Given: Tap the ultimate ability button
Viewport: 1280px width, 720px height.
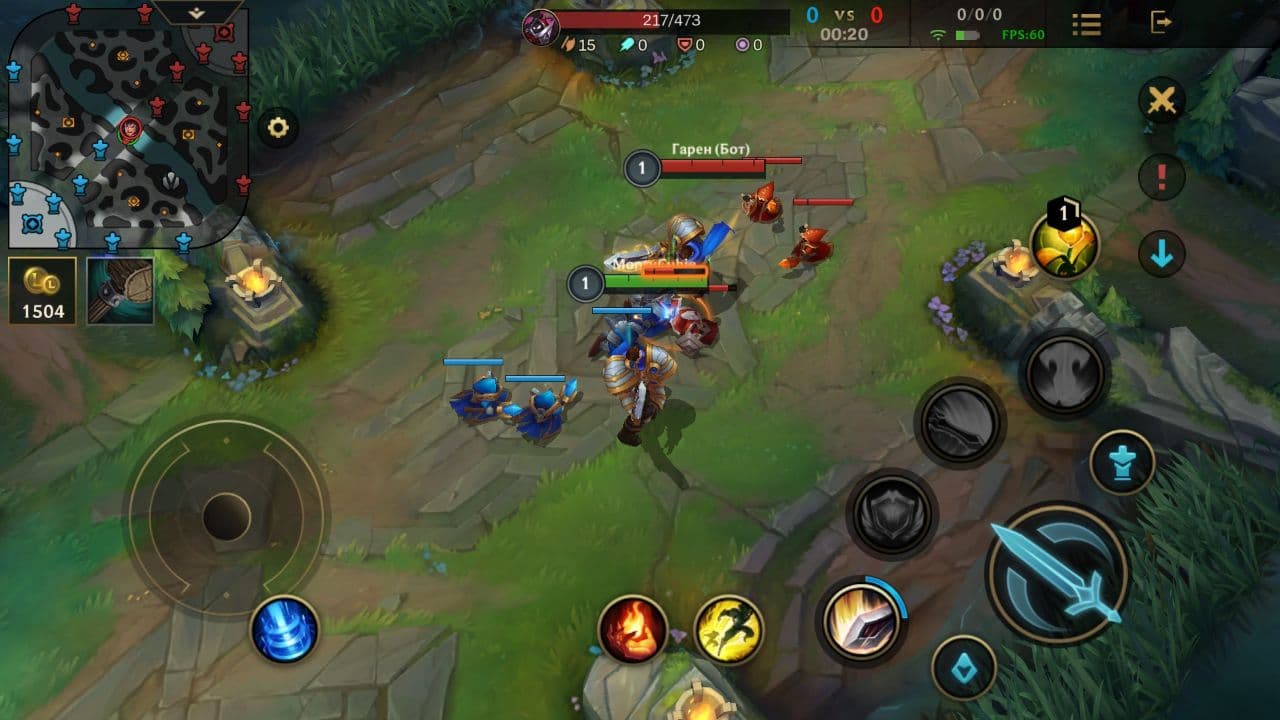Looking at the screenshot, I should tap(1065, 373).
